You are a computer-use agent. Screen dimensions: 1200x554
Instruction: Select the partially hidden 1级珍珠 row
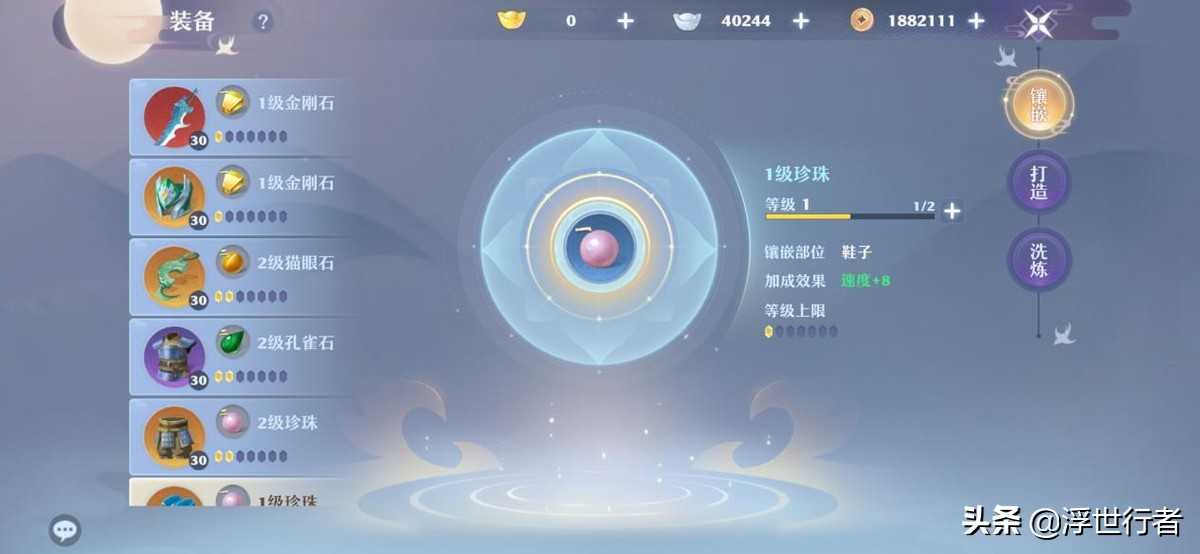click(x=240, y=494)
